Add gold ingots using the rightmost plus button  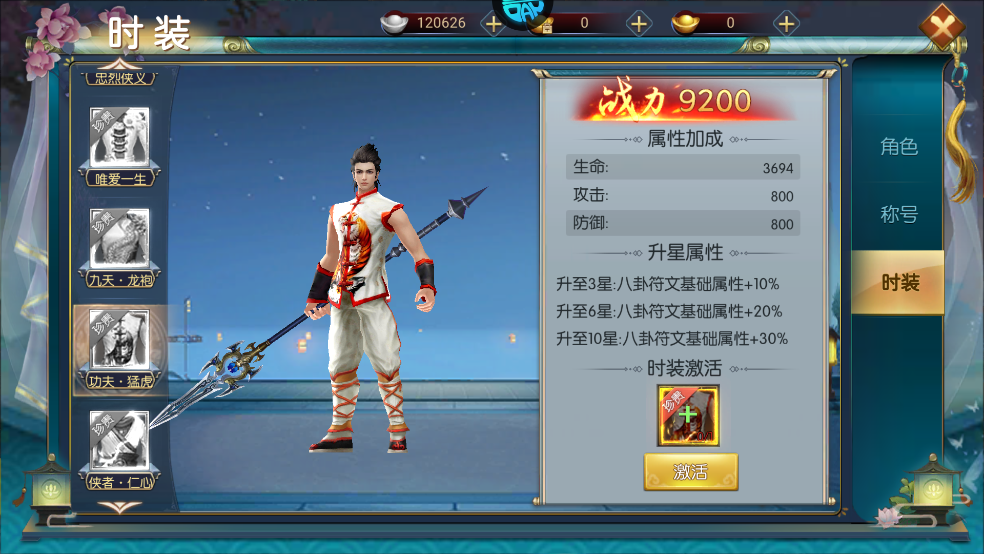click(787, 23)
